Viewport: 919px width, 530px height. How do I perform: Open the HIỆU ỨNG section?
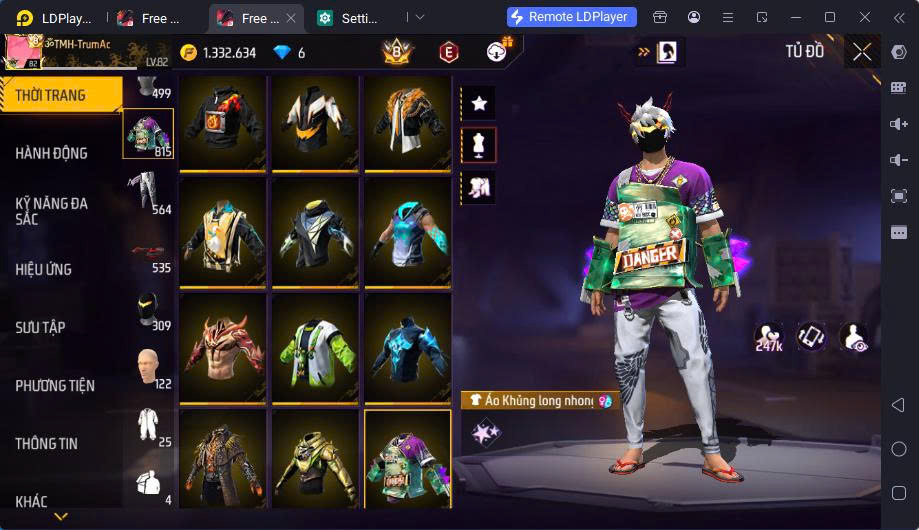44,269
